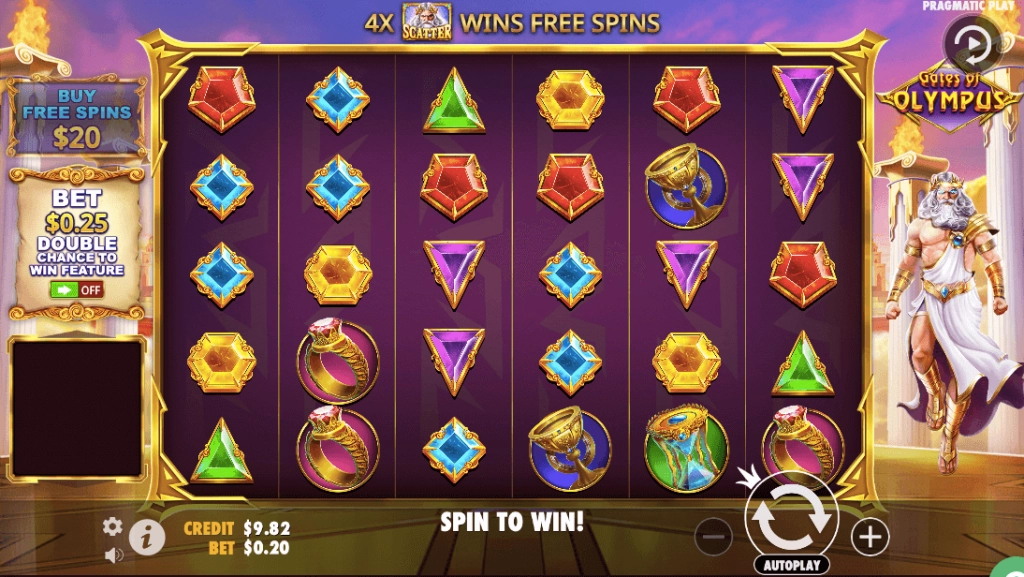Click the replay icon under Pragmatic Play
The height and width of the screenshot is (577, 1024).
click(x=966, y=44)
